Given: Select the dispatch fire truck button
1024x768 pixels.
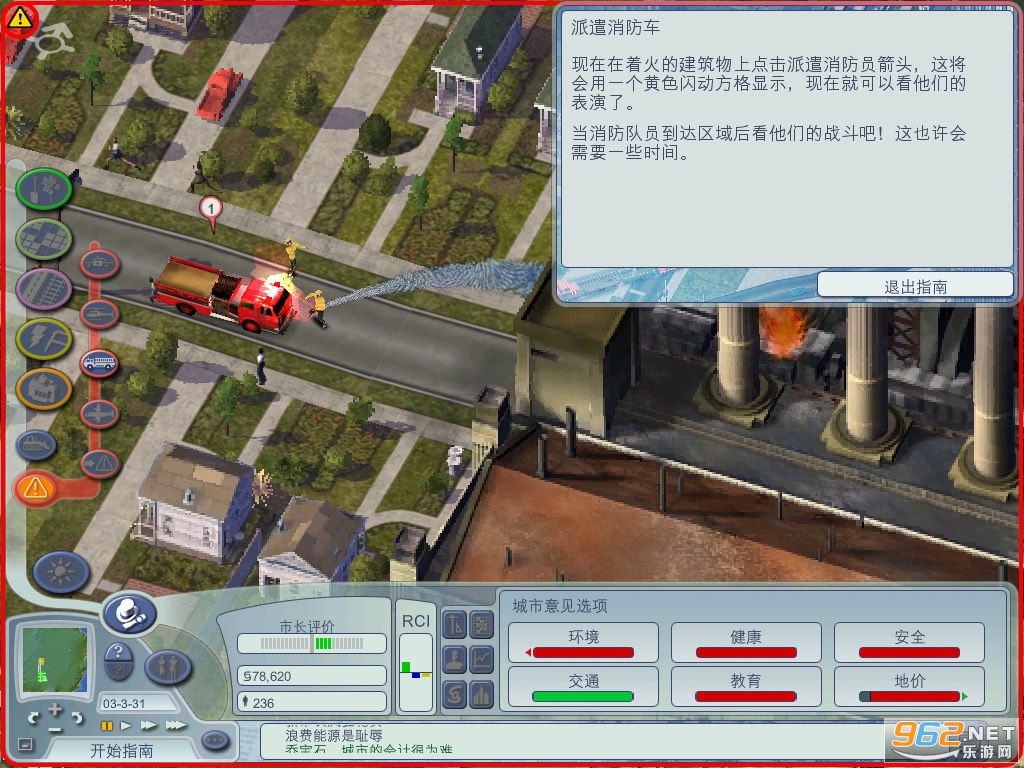Looking at the screenshot, I should coord(99,361).
